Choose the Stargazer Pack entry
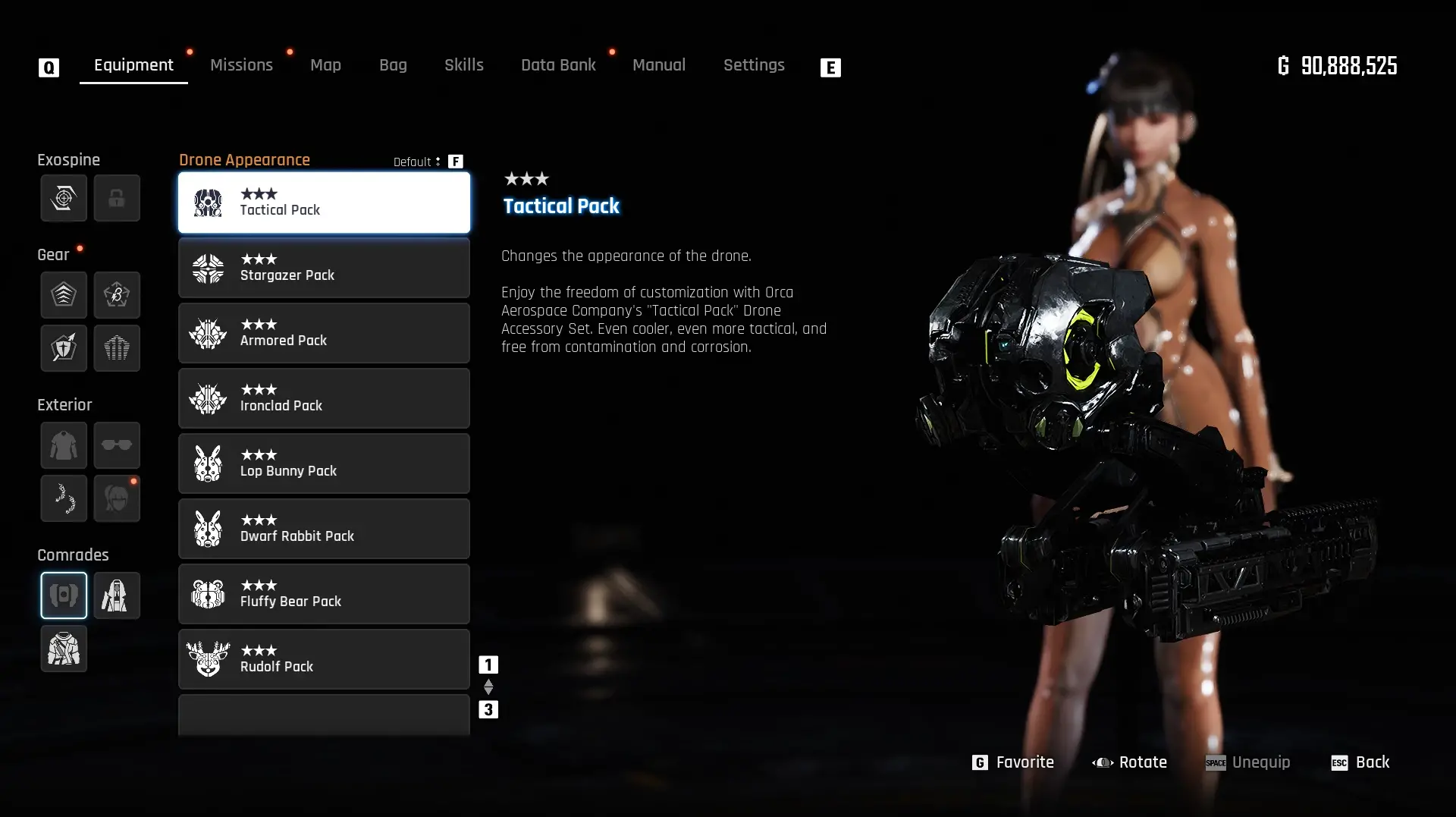The image size is (1456, 817). point(324,268)
